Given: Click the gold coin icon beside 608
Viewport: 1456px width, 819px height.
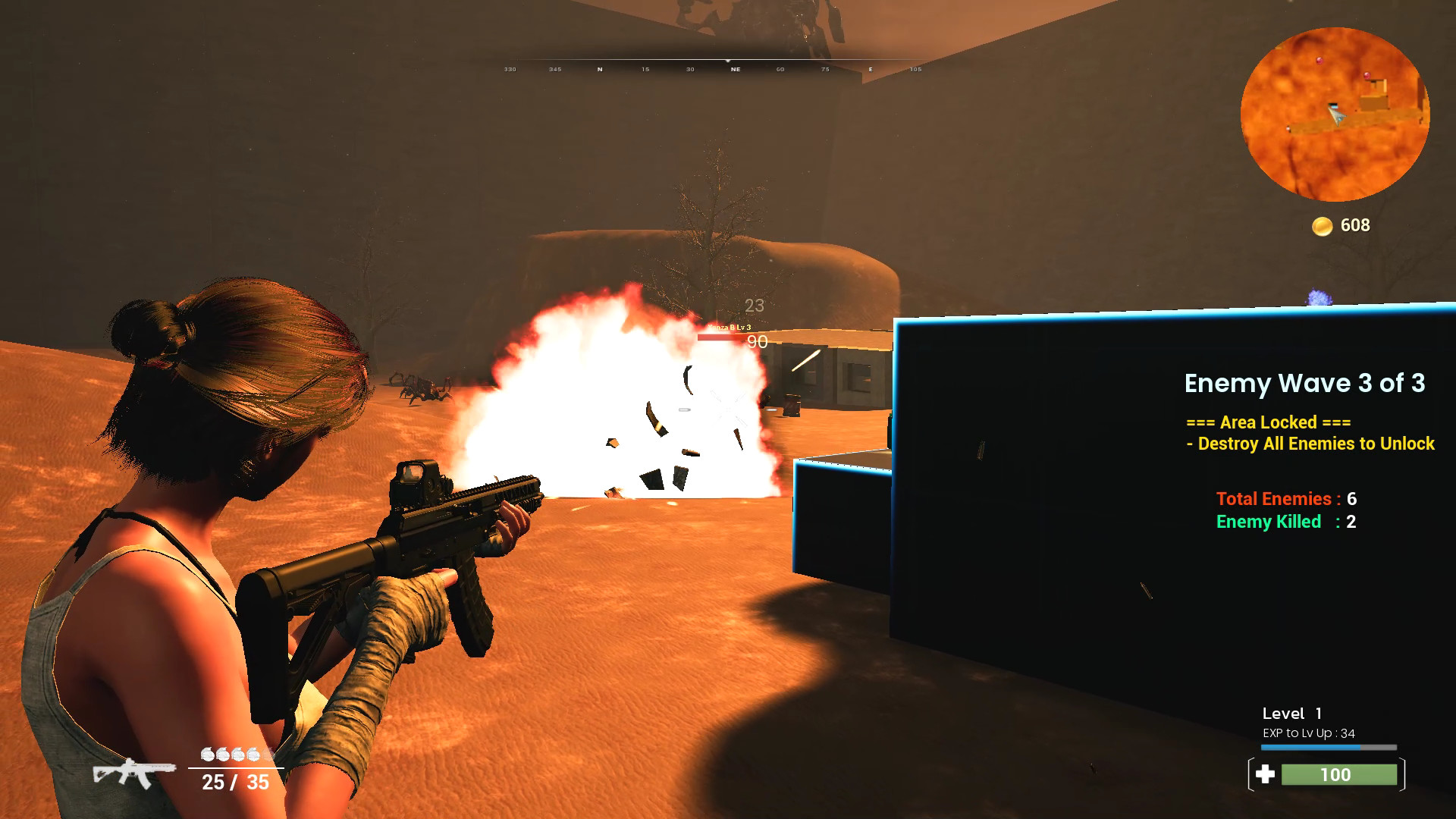Looking at the screenshot, I should pyautogui.click(x=1323, y=225).
